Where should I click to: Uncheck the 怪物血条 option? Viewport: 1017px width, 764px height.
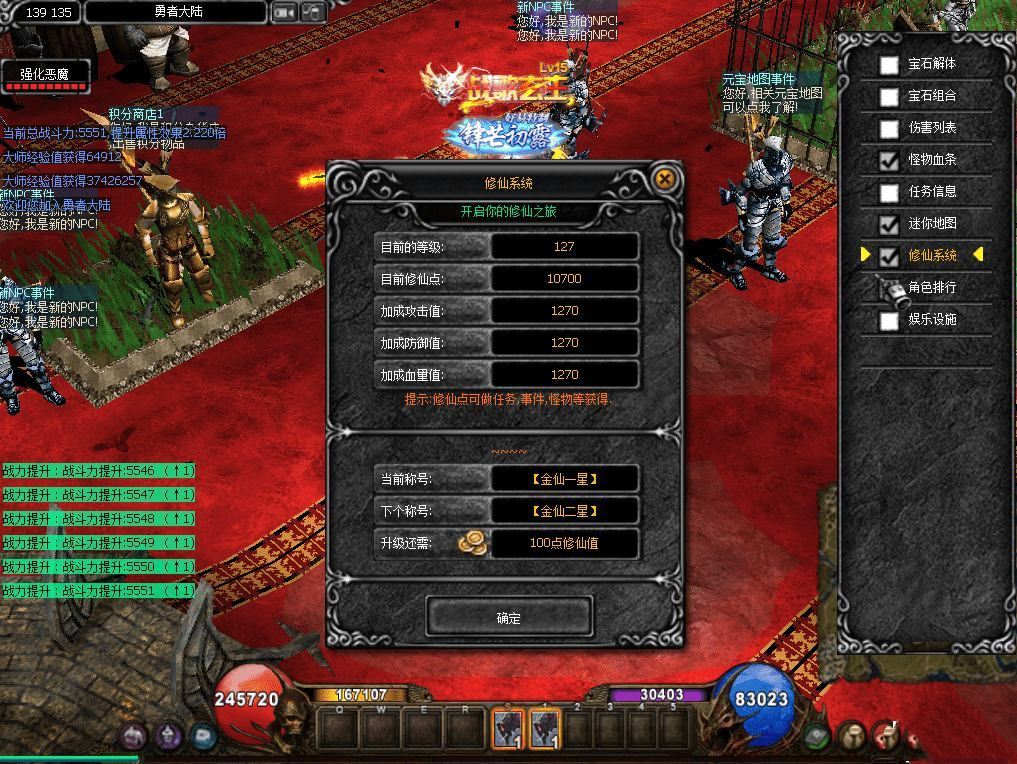pos(889,160)
